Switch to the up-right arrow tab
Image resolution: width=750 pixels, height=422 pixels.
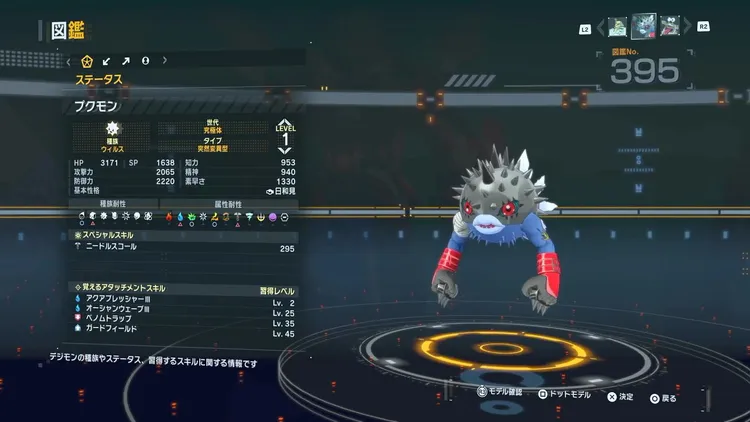(x=126, y=60)
